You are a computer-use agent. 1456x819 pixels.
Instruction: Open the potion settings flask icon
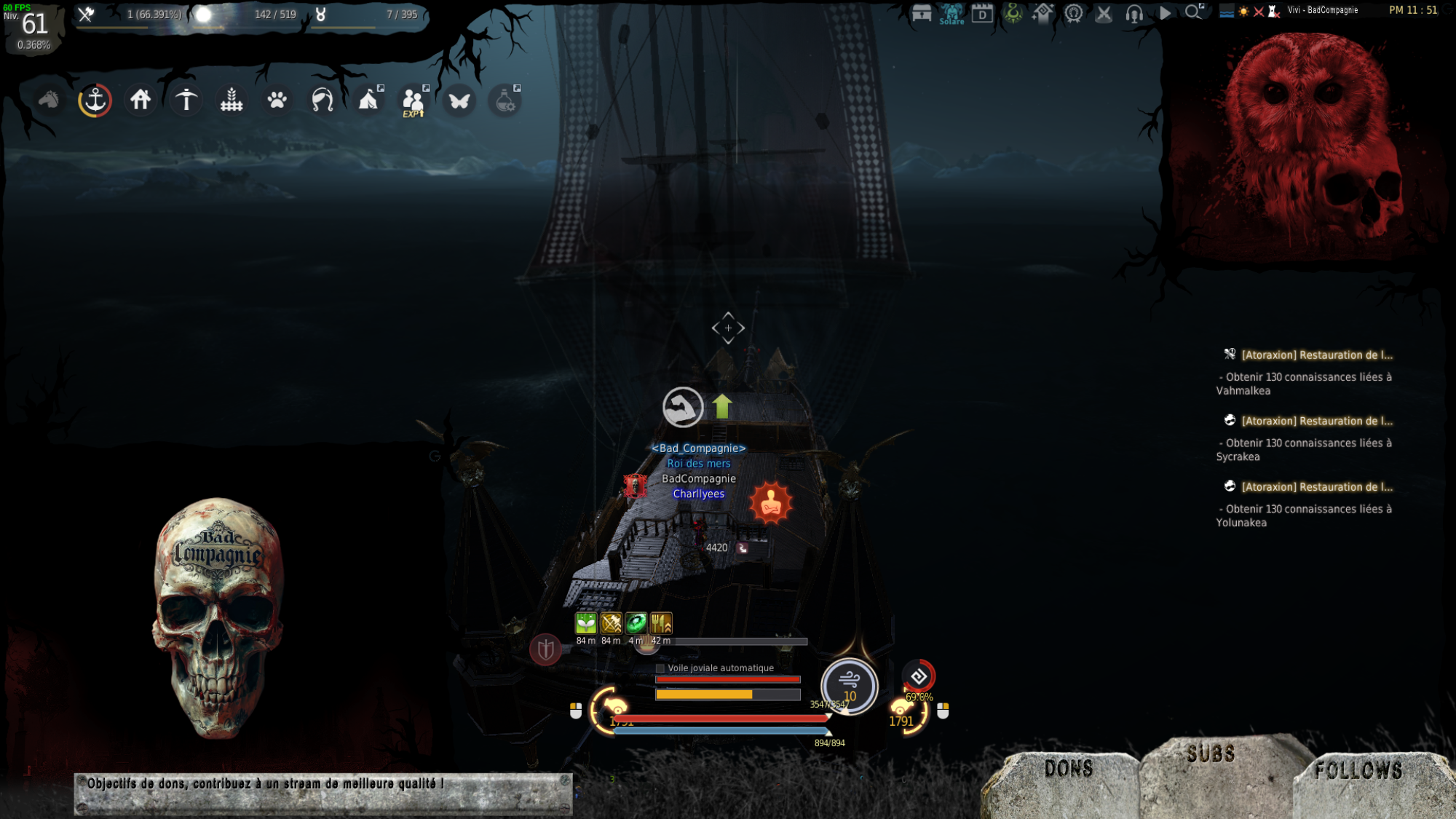pyautogui.click(x=505, y=100)
